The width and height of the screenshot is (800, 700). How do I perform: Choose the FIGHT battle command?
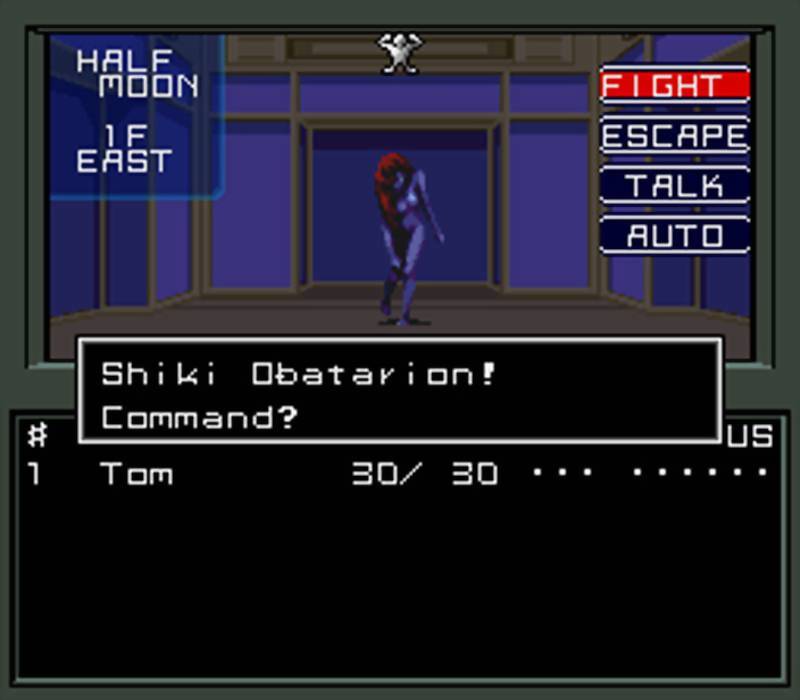click(674, 85)
